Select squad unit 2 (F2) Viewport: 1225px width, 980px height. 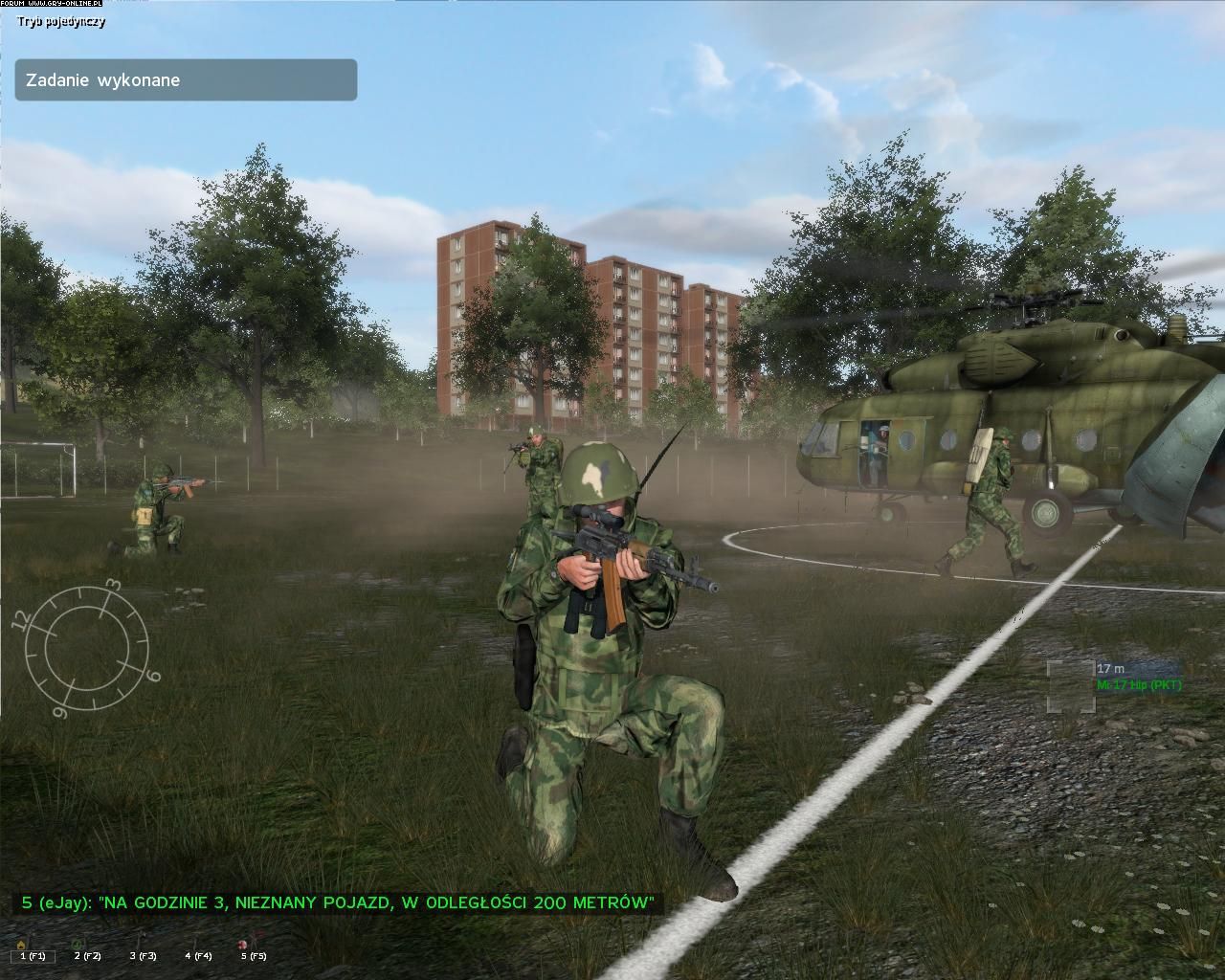(87, 954)
